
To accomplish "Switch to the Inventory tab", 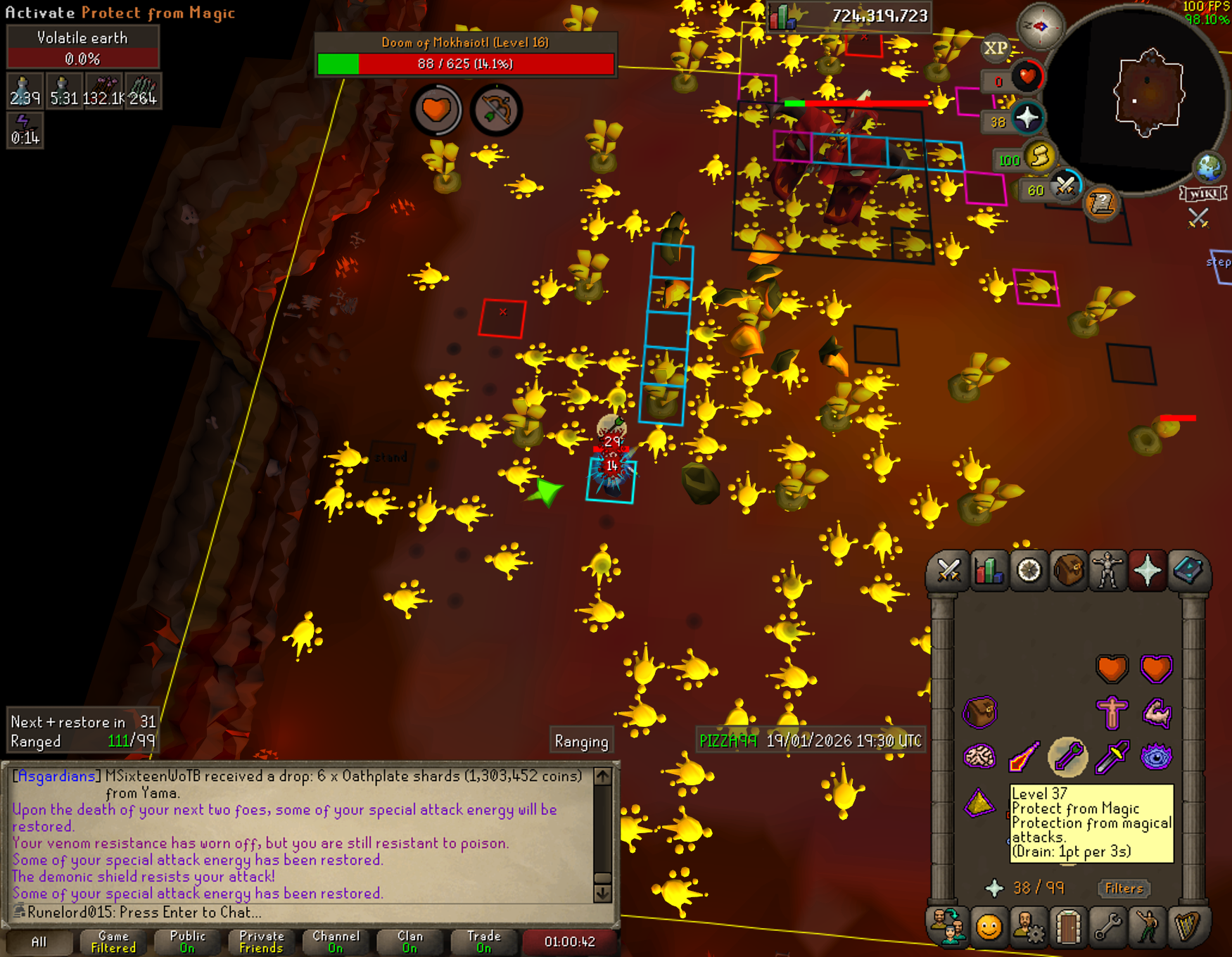I will pyautogui.click(x=1068, y=570).
